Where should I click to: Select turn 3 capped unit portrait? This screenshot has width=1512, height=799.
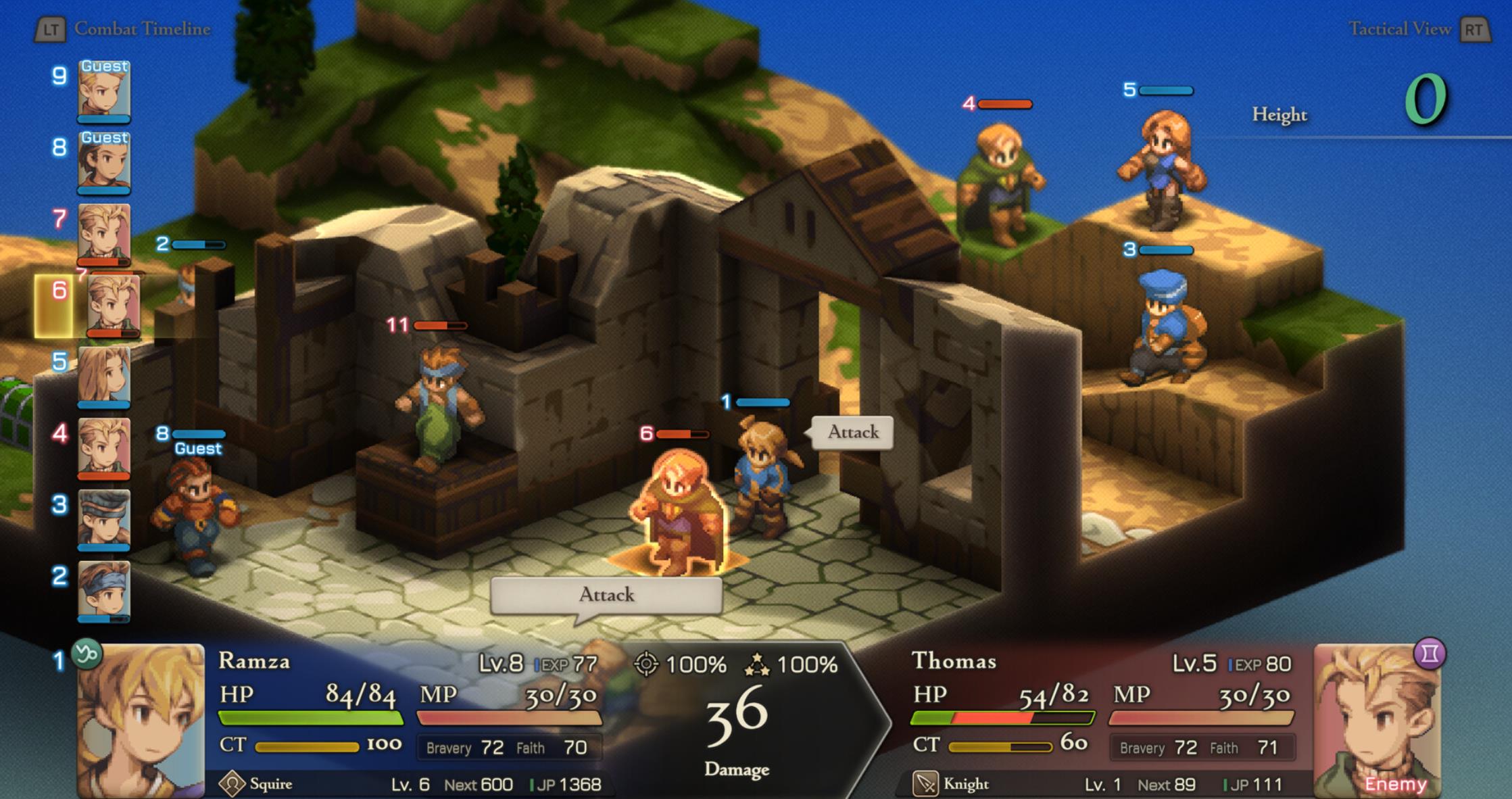[104, 519]
